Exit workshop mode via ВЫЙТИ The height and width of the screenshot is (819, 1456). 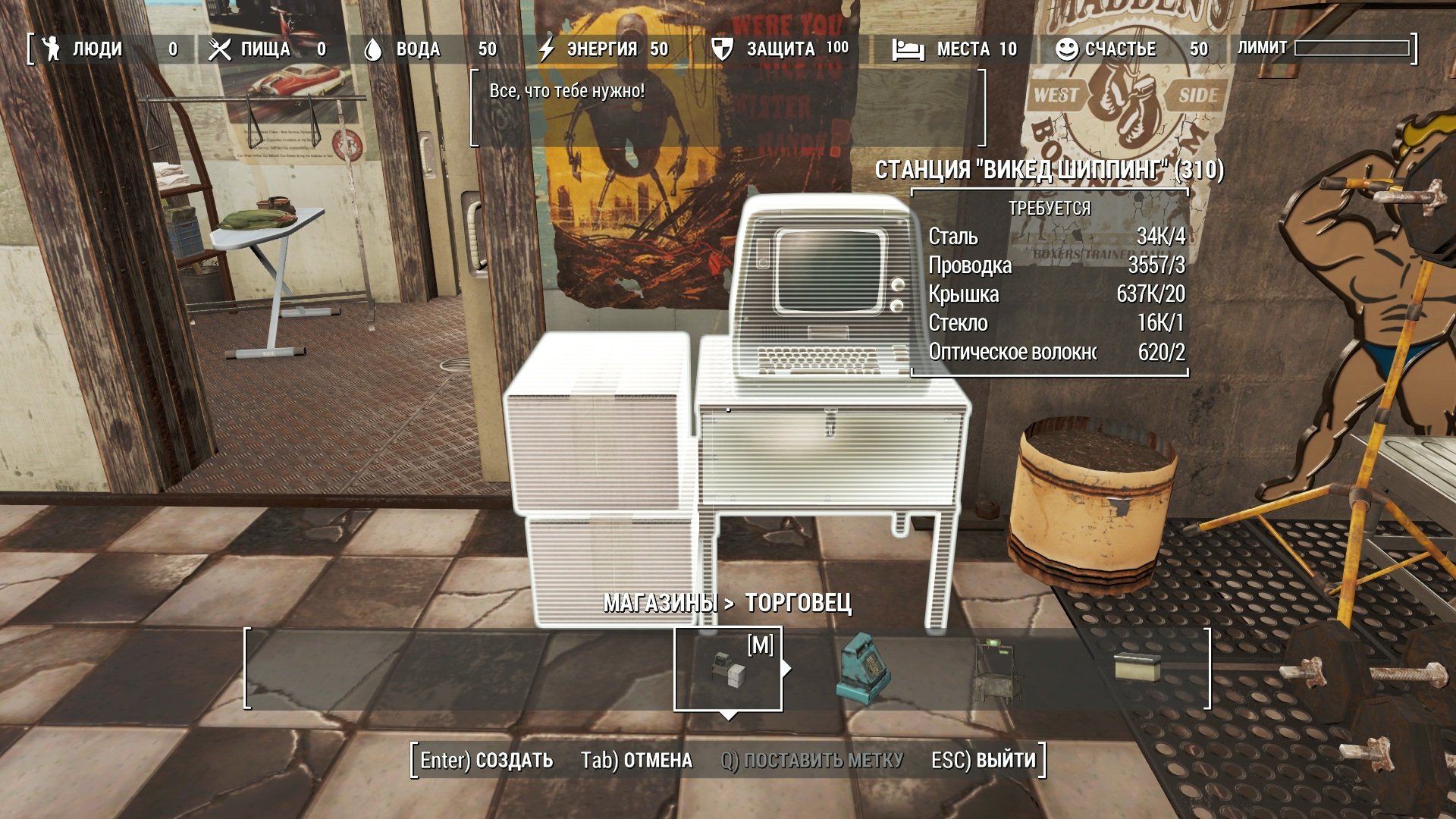(x=983, y=760)
